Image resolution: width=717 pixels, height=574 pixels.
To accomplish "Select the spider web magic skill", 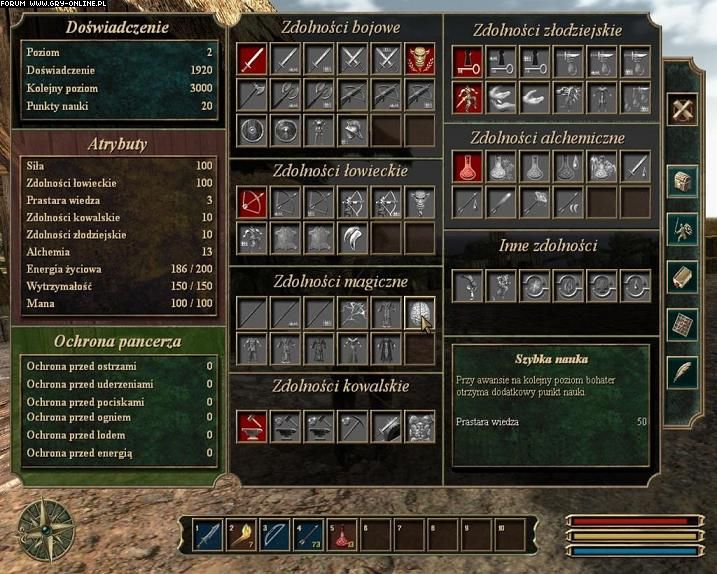I will click(353, 313).
